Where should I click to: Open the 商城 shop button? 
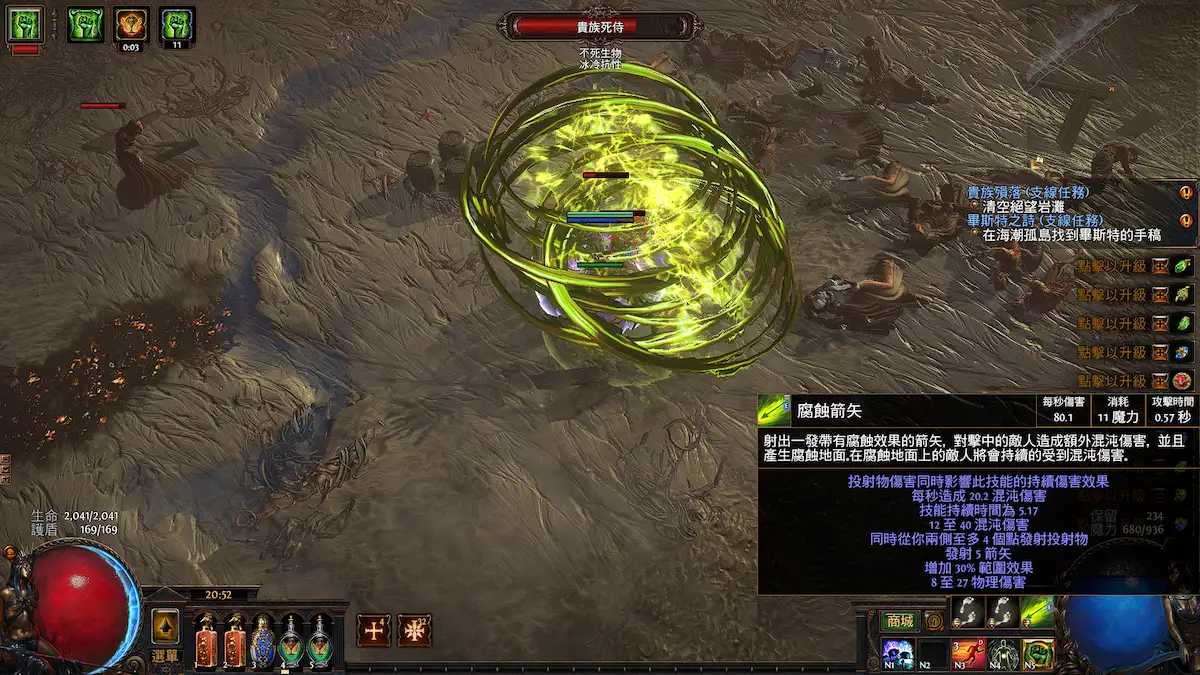(x=899, y=621)
